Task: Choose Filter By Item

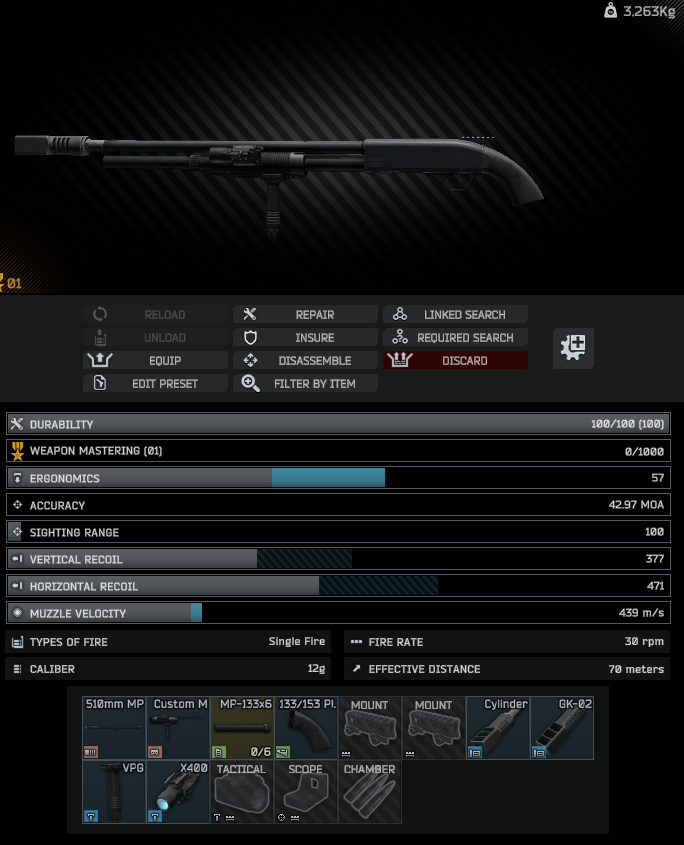Action: pyautogui.click(x=306, y=384)
